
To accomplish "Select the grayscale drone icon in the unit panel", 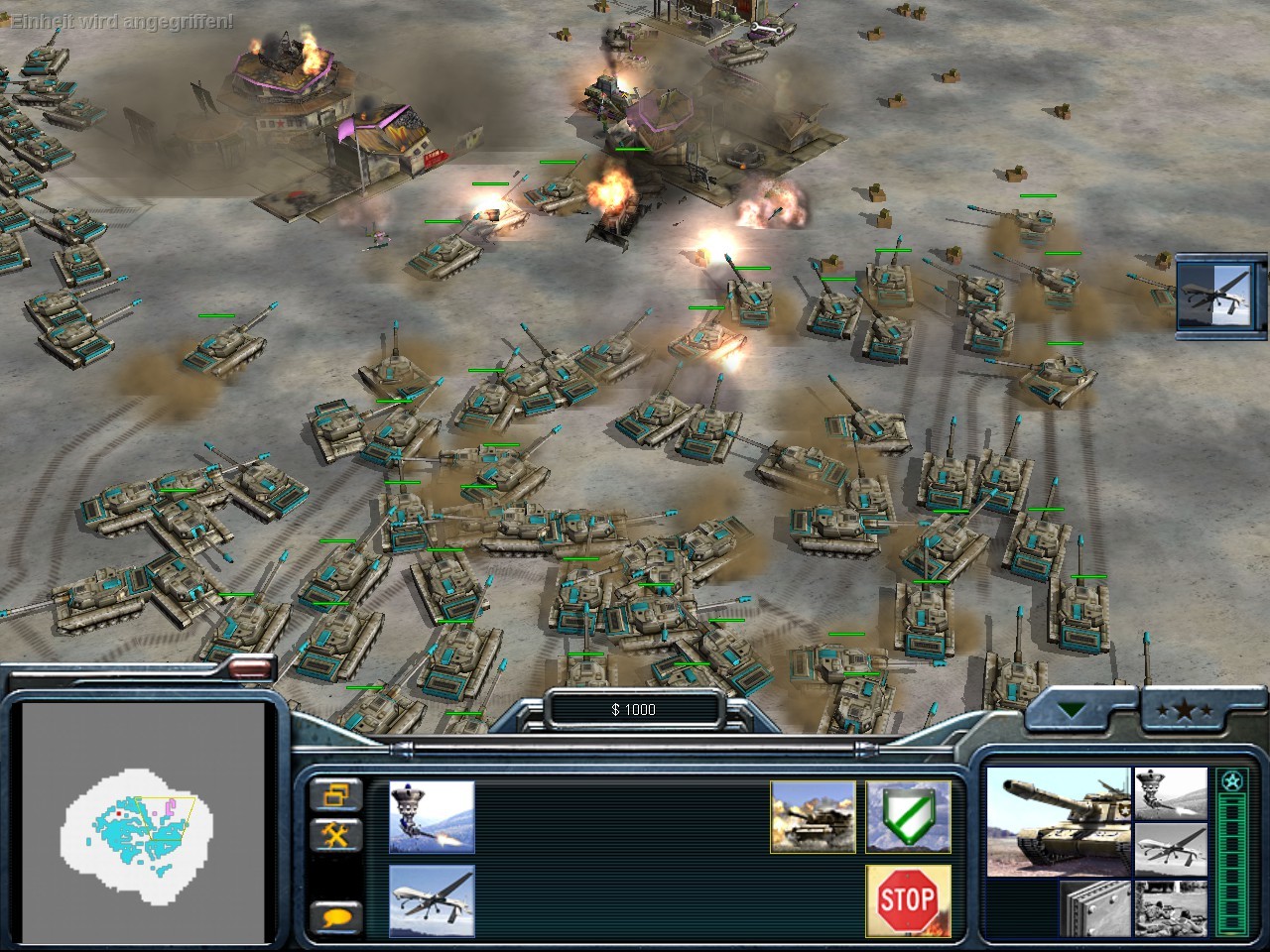I will click(x=1172, y=849).
